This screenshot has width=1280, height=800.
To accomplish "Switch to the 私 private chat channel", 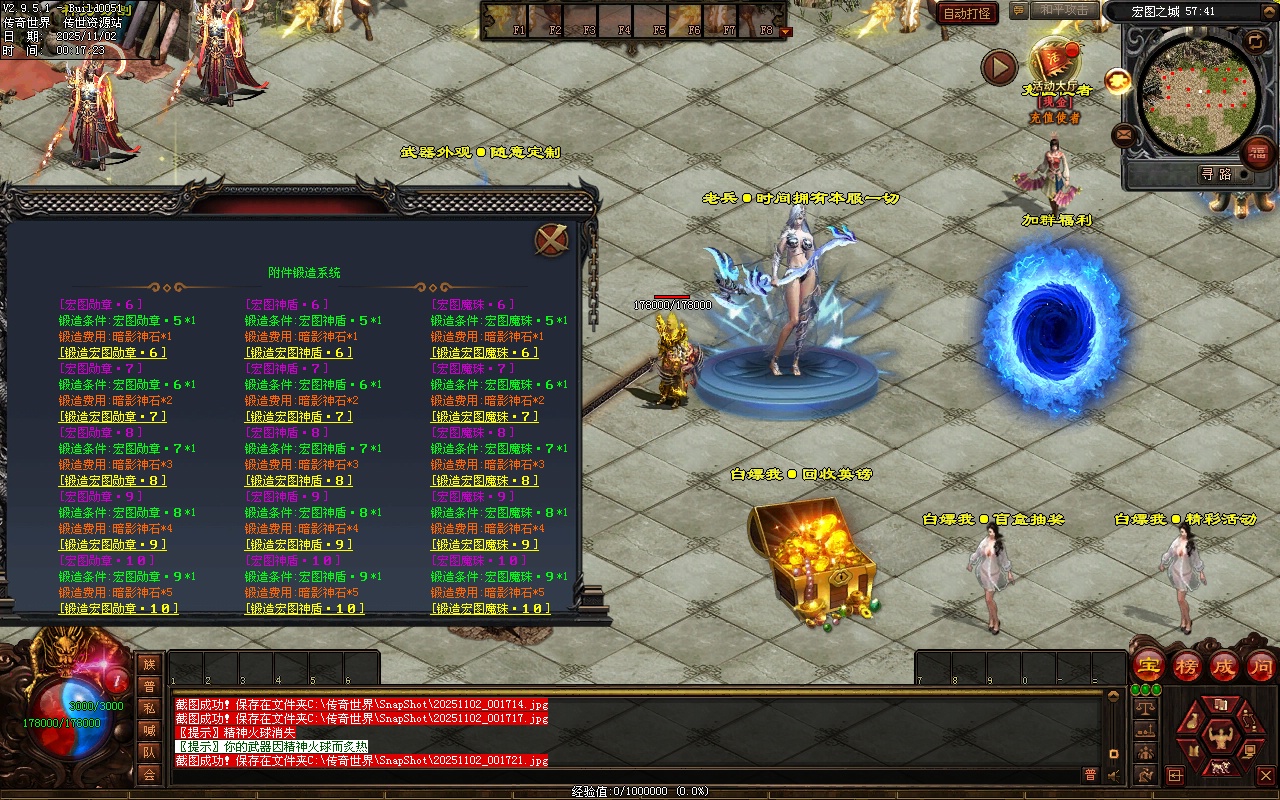I will point(149,709).
